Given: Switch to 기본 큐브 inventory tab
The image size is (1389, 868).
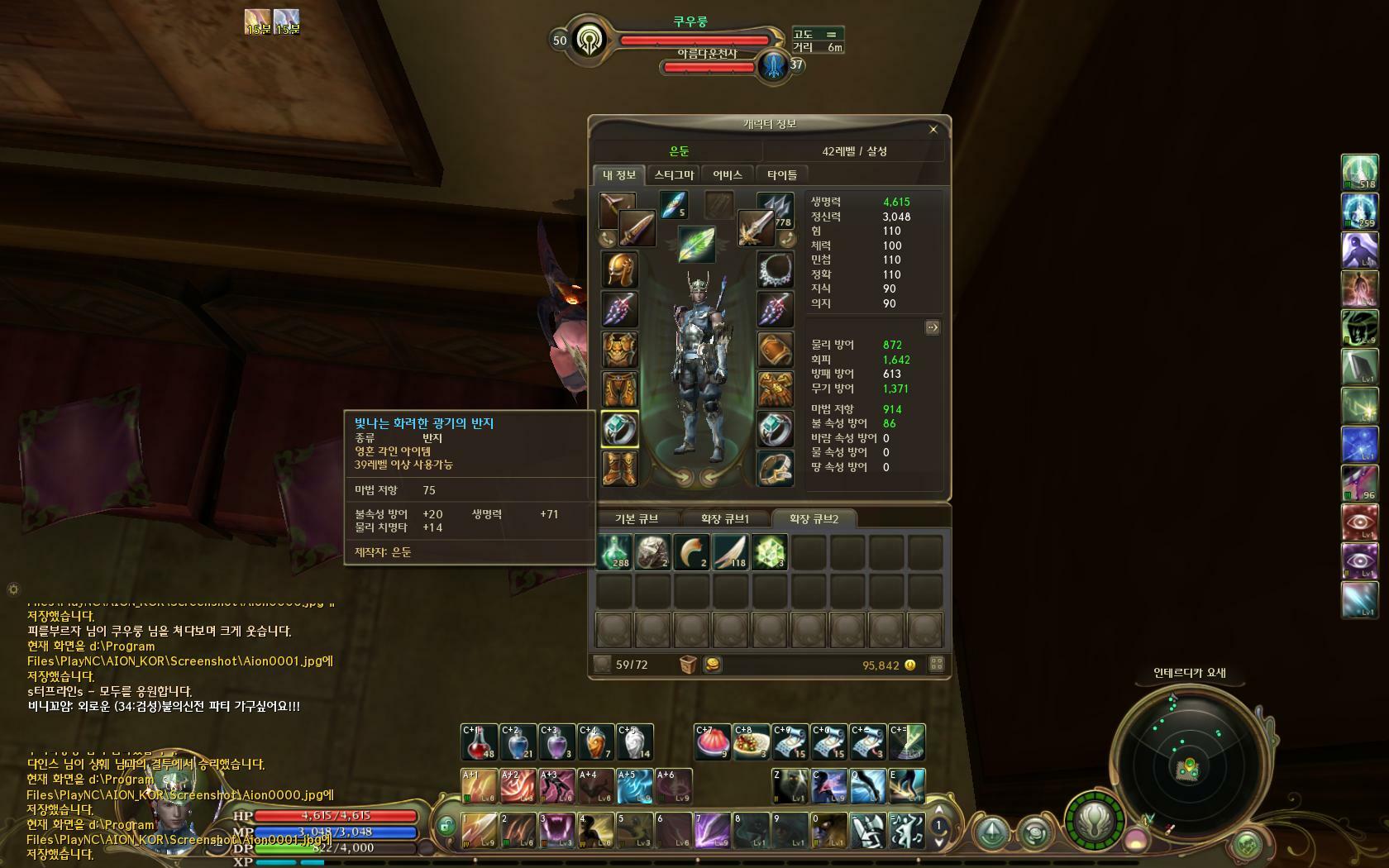Looking at the screenshot, I should [637, 519].
